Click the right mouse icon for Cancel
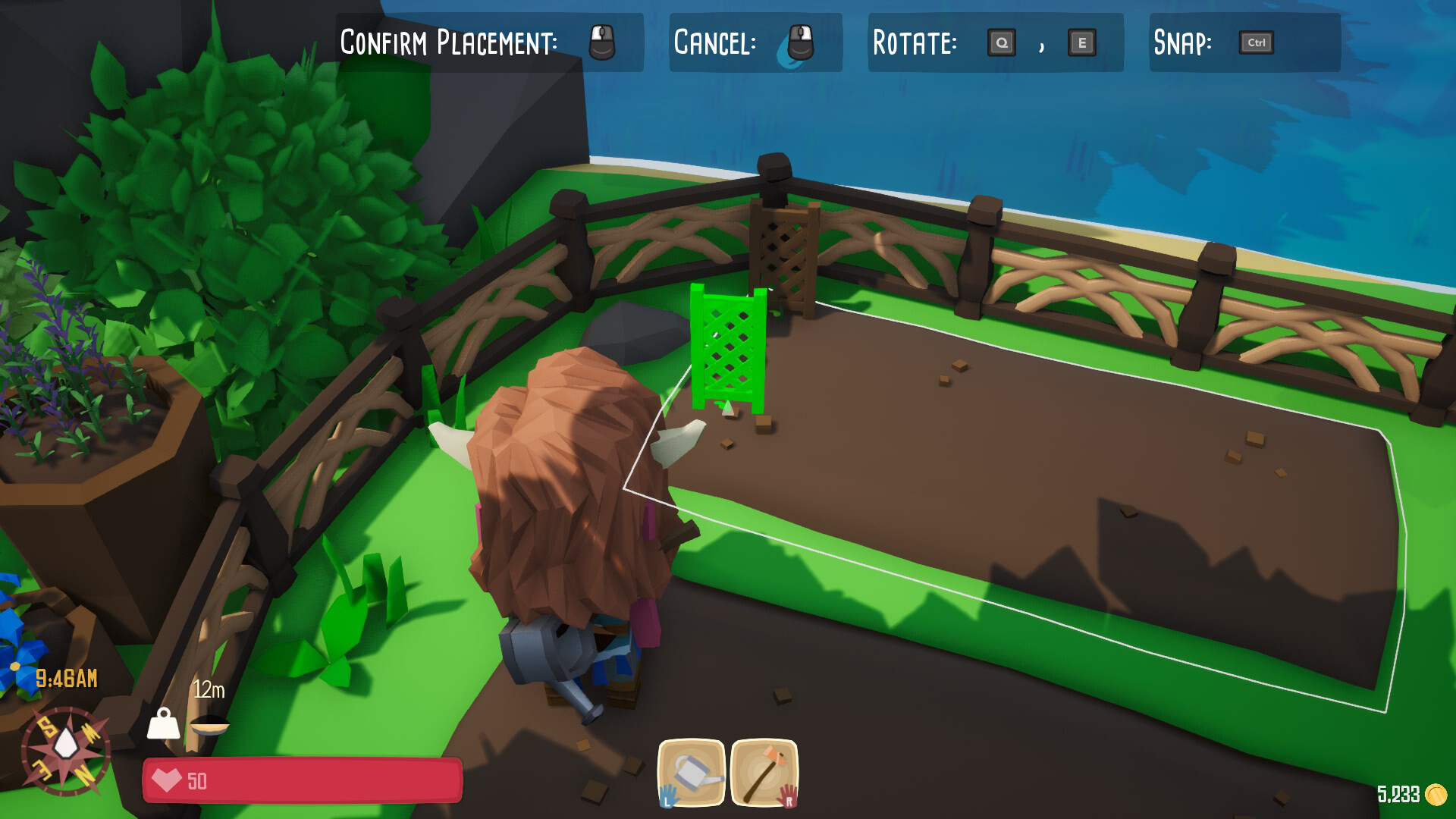 tap(798, 43)
